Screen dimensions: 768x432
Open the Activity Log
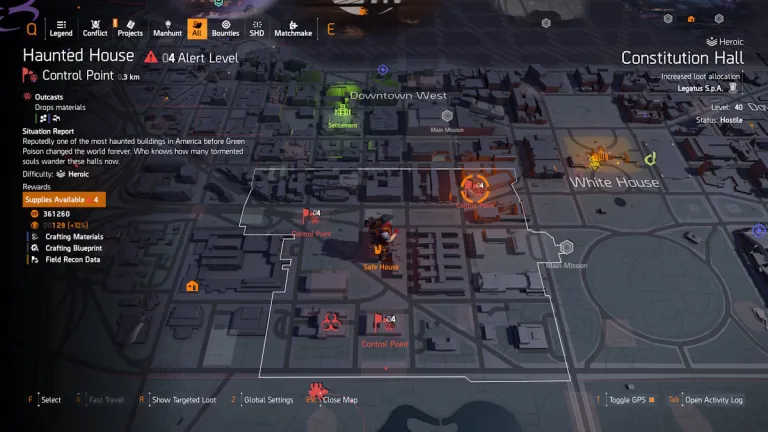tap(713, 400)
